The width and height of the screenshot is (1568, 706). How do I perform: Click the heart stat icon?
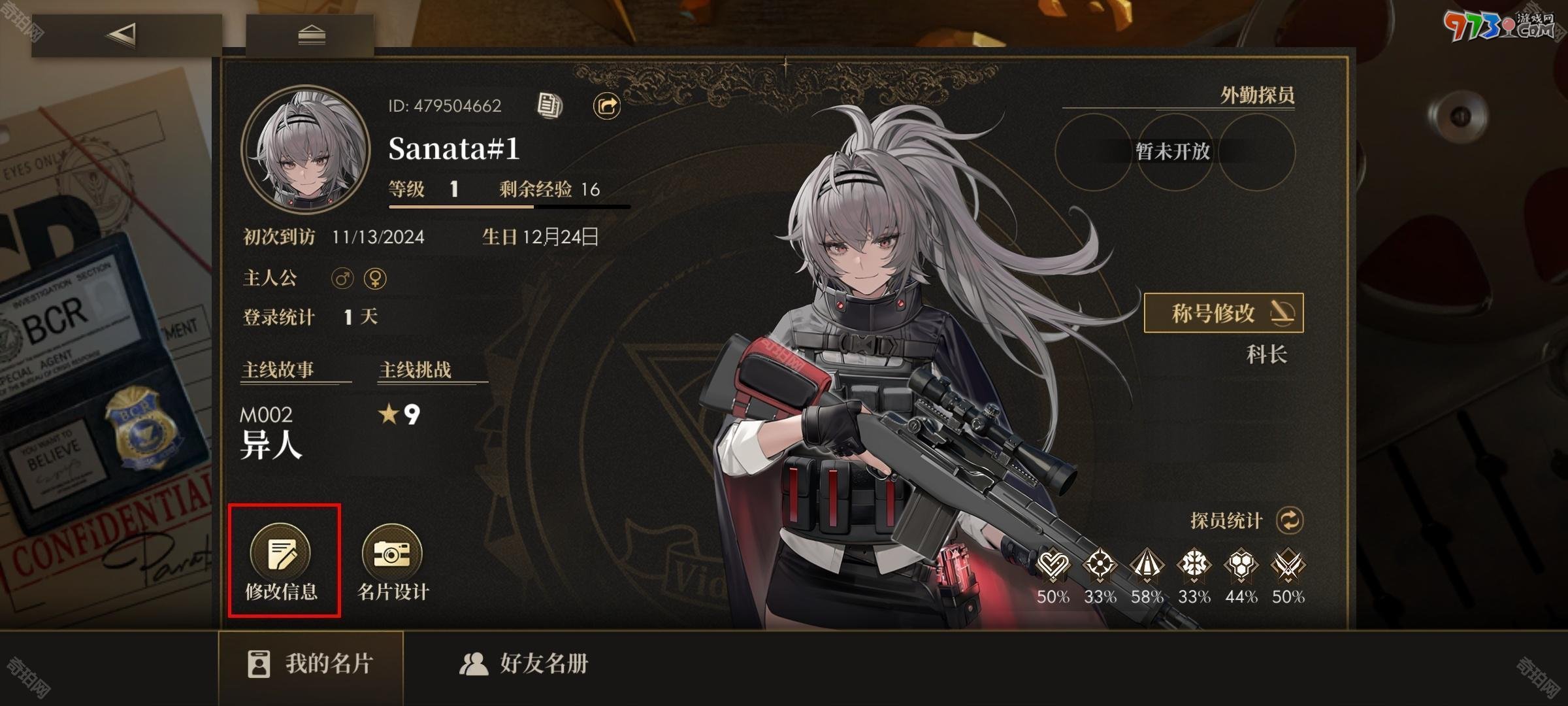(x=1053, y=565)
